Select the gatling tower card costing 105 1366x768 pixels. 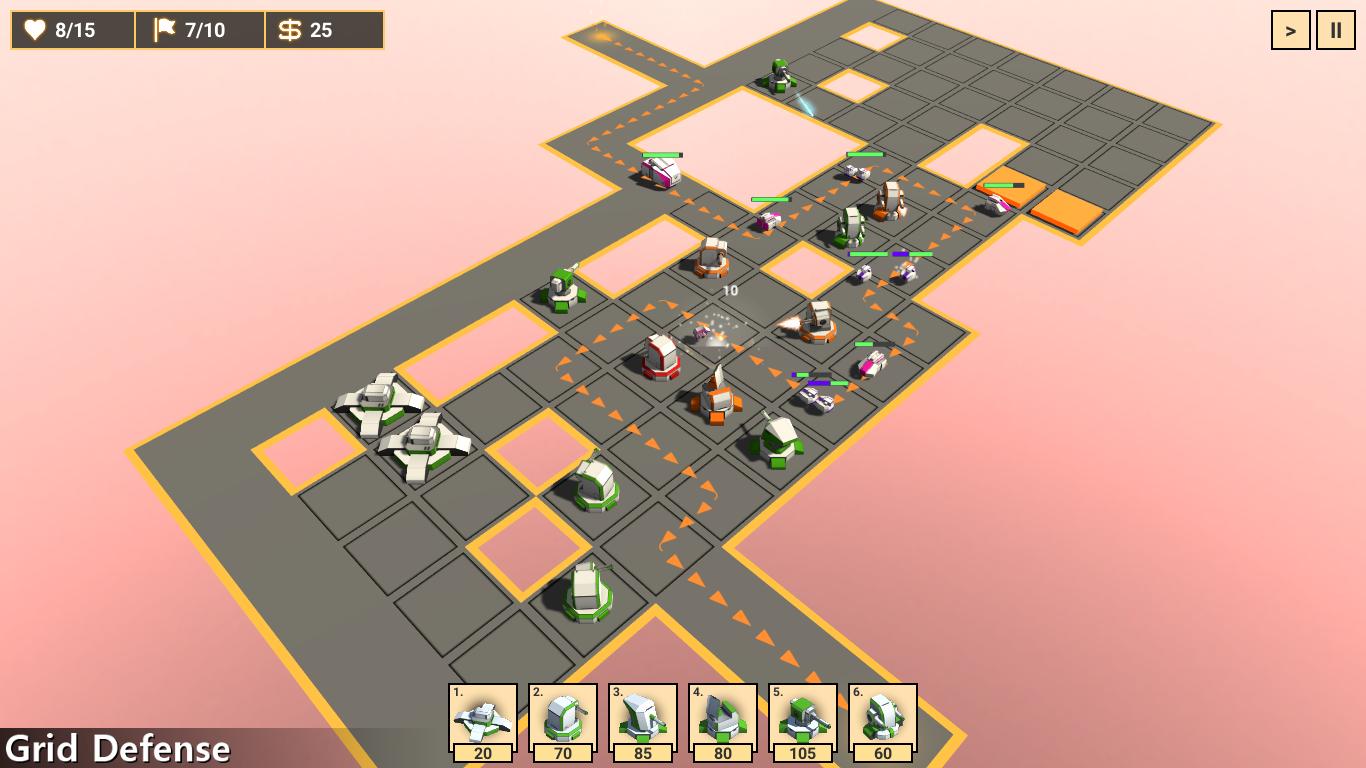pyautogui.click(x=802, y=720)
